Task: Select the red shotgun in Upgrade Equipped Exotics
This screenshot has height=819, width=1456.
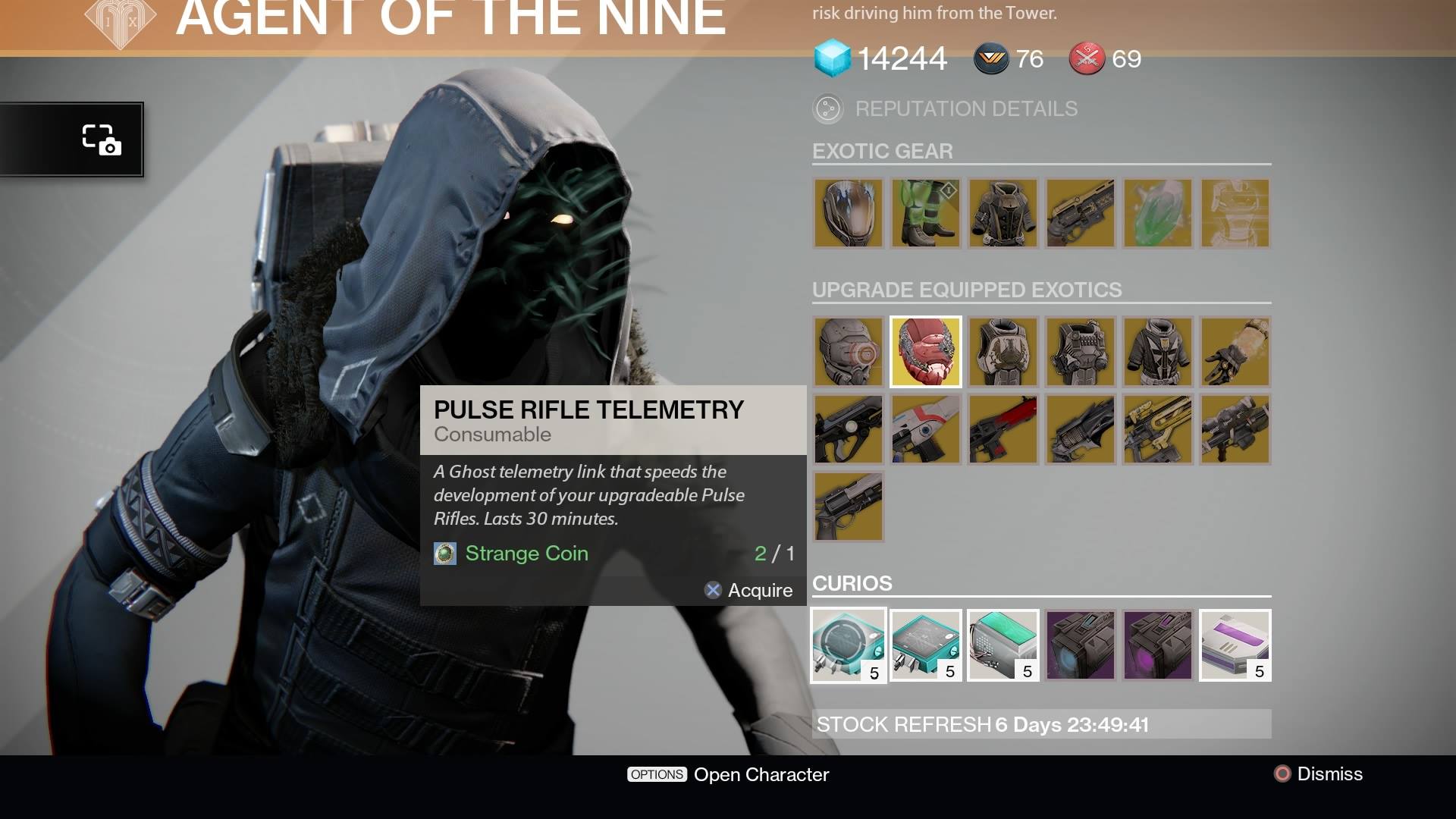Action: (1003, 429)
